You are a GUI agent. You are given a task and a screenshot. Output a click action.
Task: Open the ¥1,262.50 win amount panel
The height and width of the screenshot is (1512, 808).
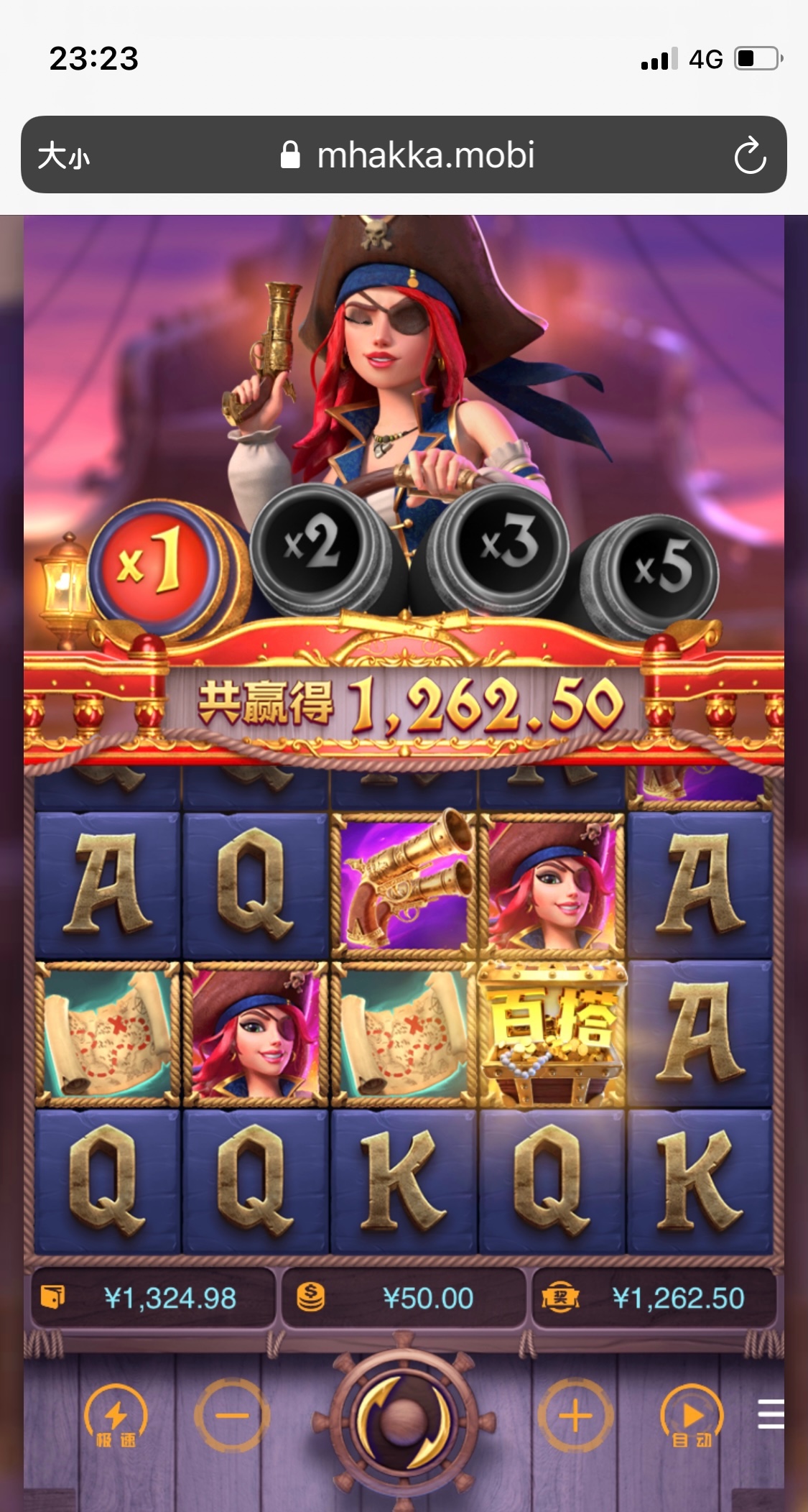point(654,1298)
